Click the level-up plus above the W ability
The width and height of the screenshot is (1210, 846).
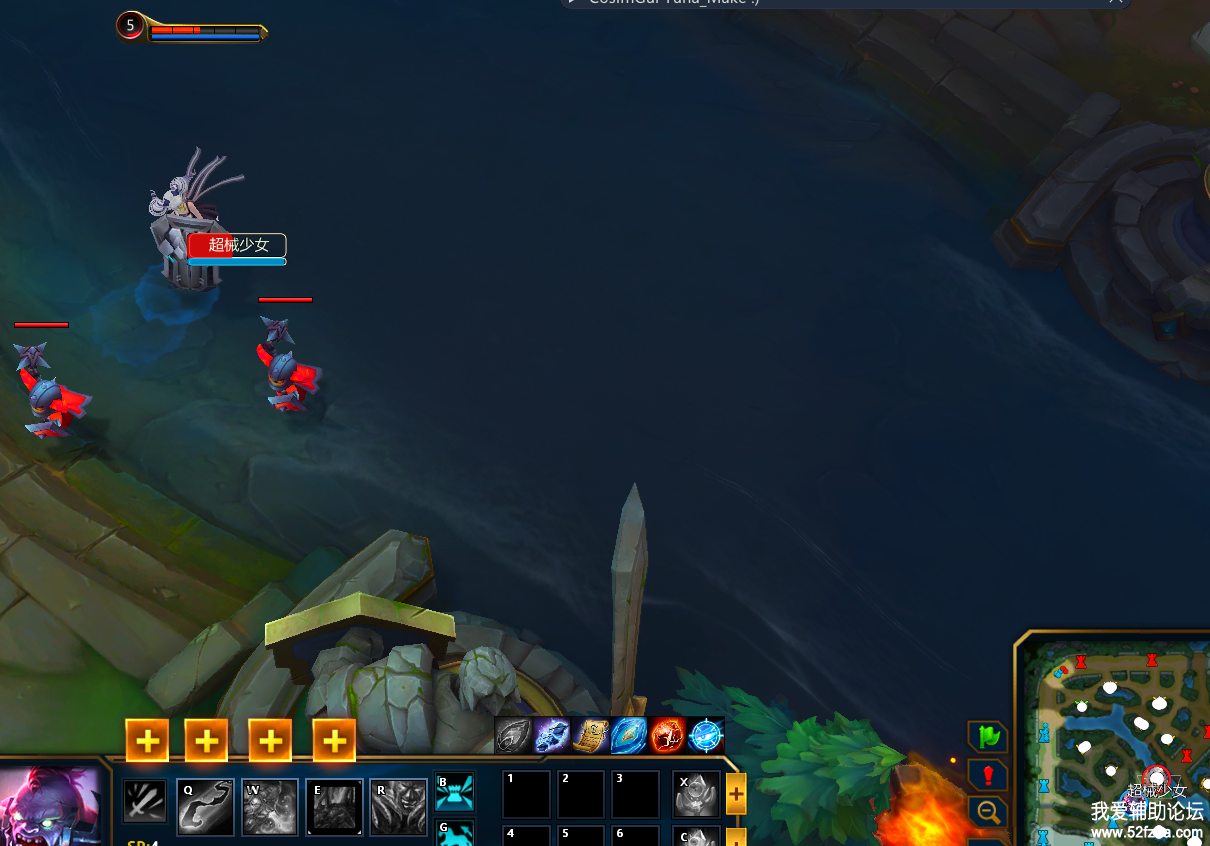click(x=206, y=741)
